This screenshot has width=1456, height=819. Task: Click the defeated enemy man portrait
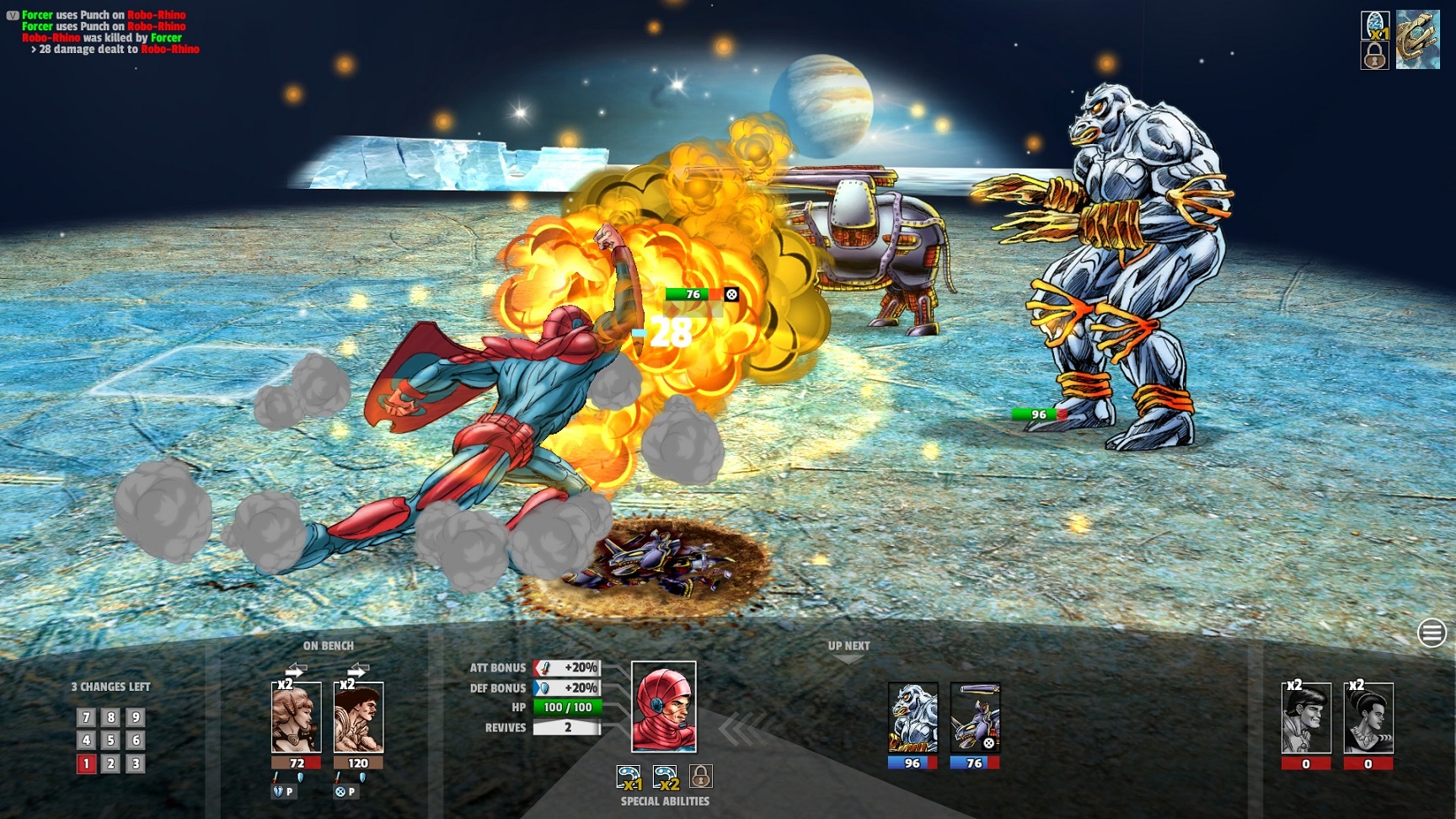pos(1306,717)
